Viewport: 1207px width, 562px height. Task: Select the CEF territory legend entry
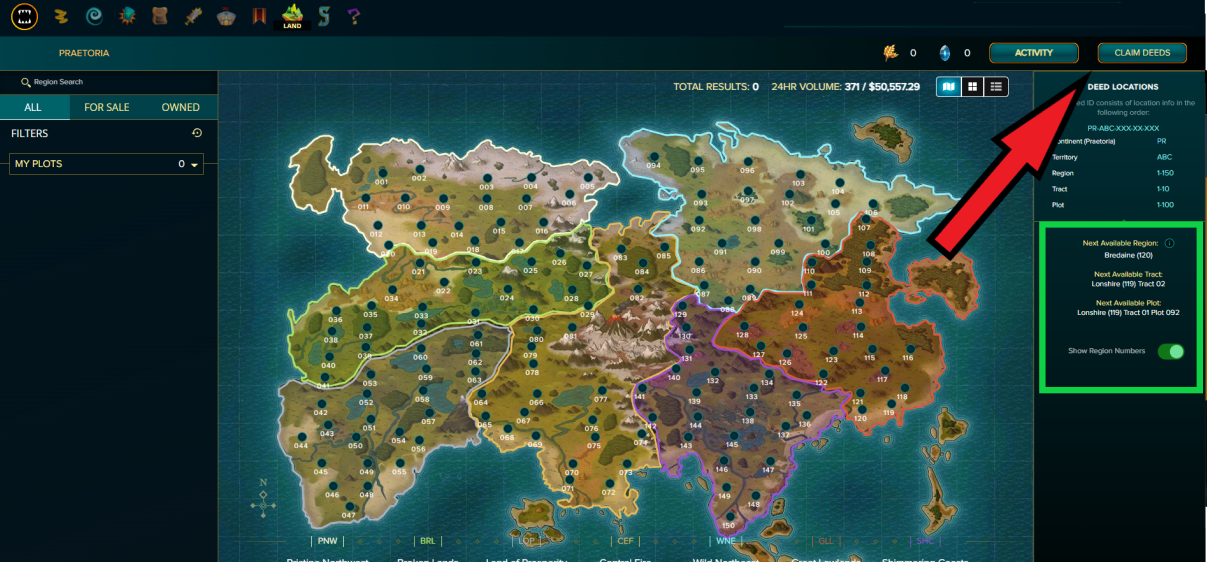[626, 541]
